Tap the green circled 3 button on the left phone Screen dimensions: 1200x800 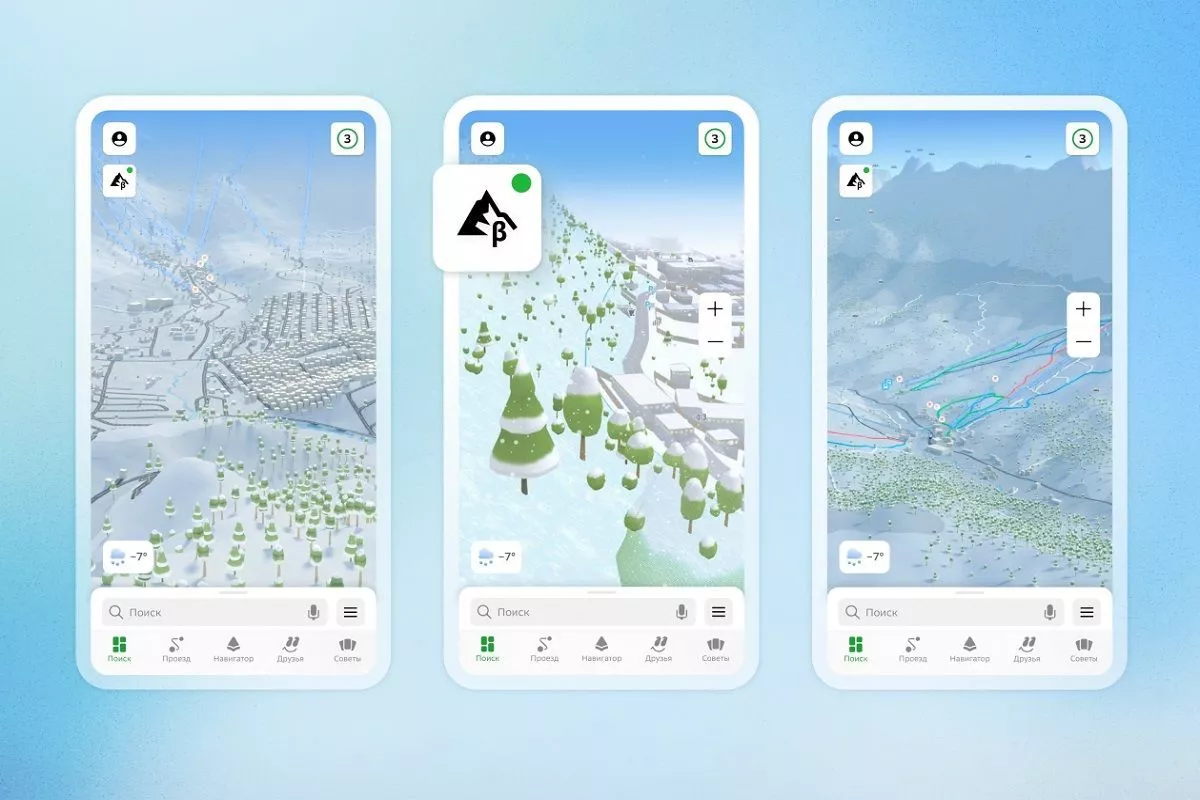pyautogui.click(x=347, y=139)
